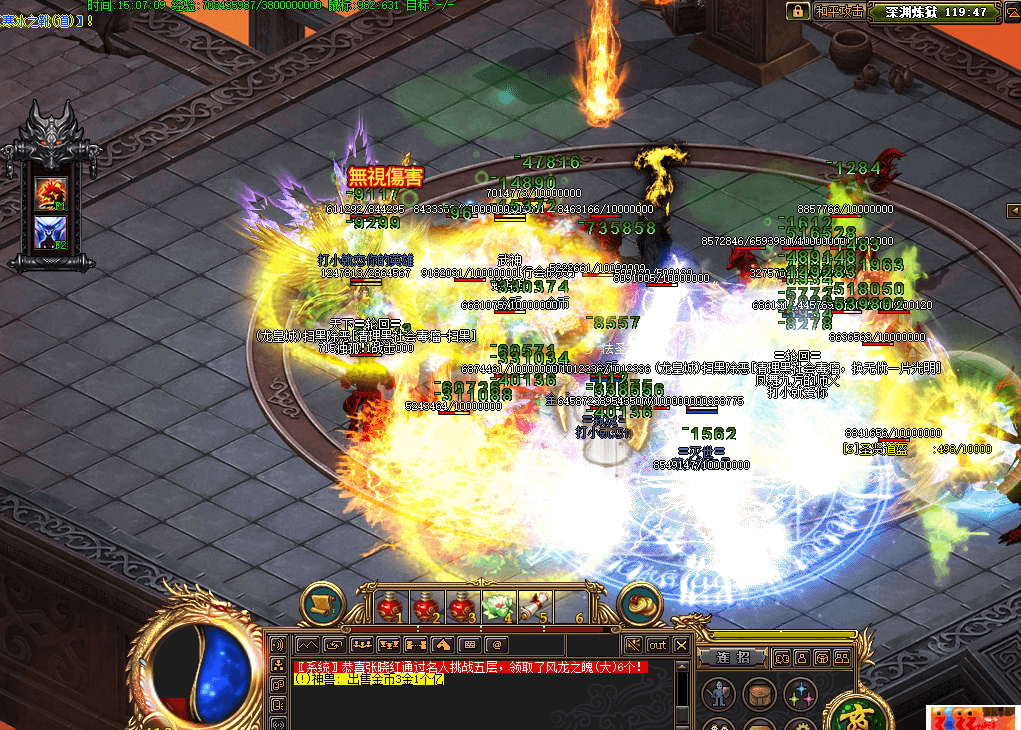
Task: Close the chat panel with the X
Action: (x=681, y=645)
